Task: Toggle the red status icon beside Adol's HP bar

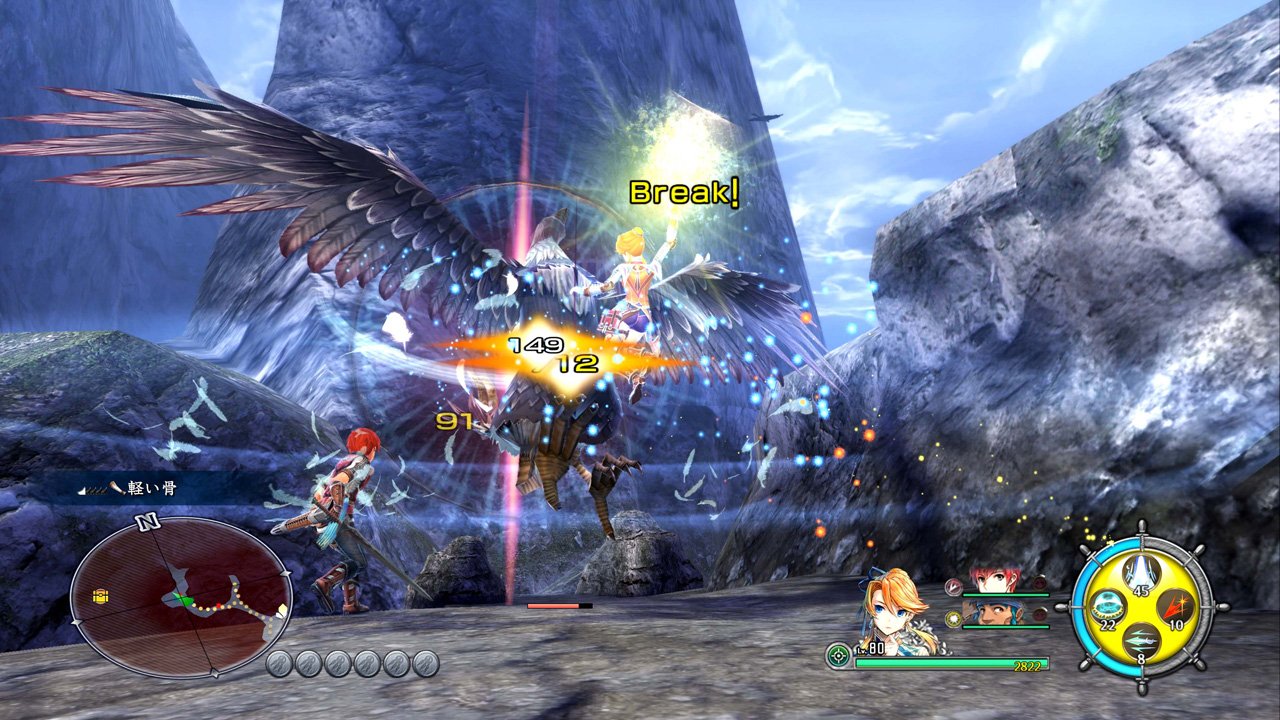Action: pos(1039,582)
